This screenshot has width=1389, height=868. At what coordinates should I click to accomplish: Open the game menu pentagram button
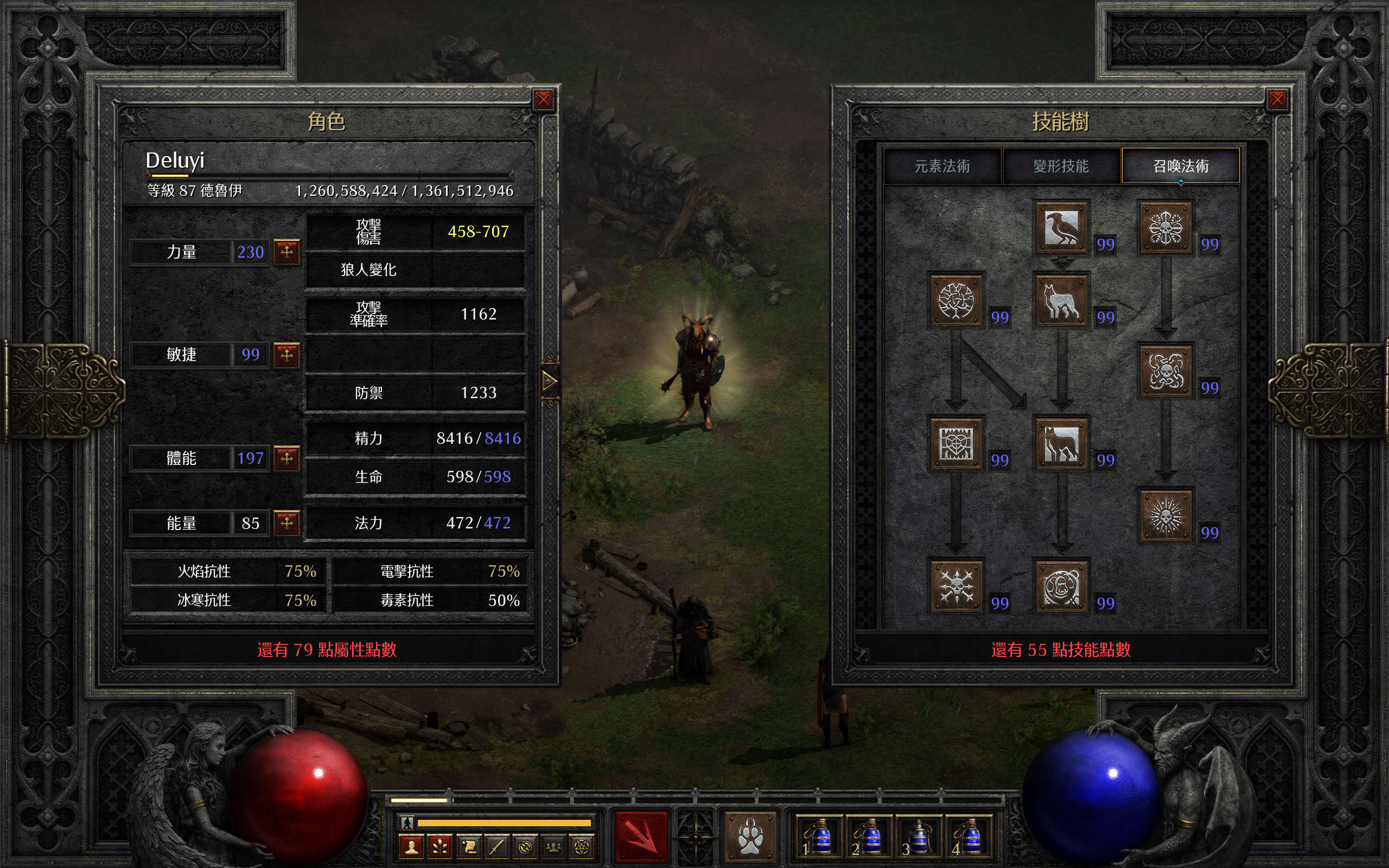coord(581,847)
